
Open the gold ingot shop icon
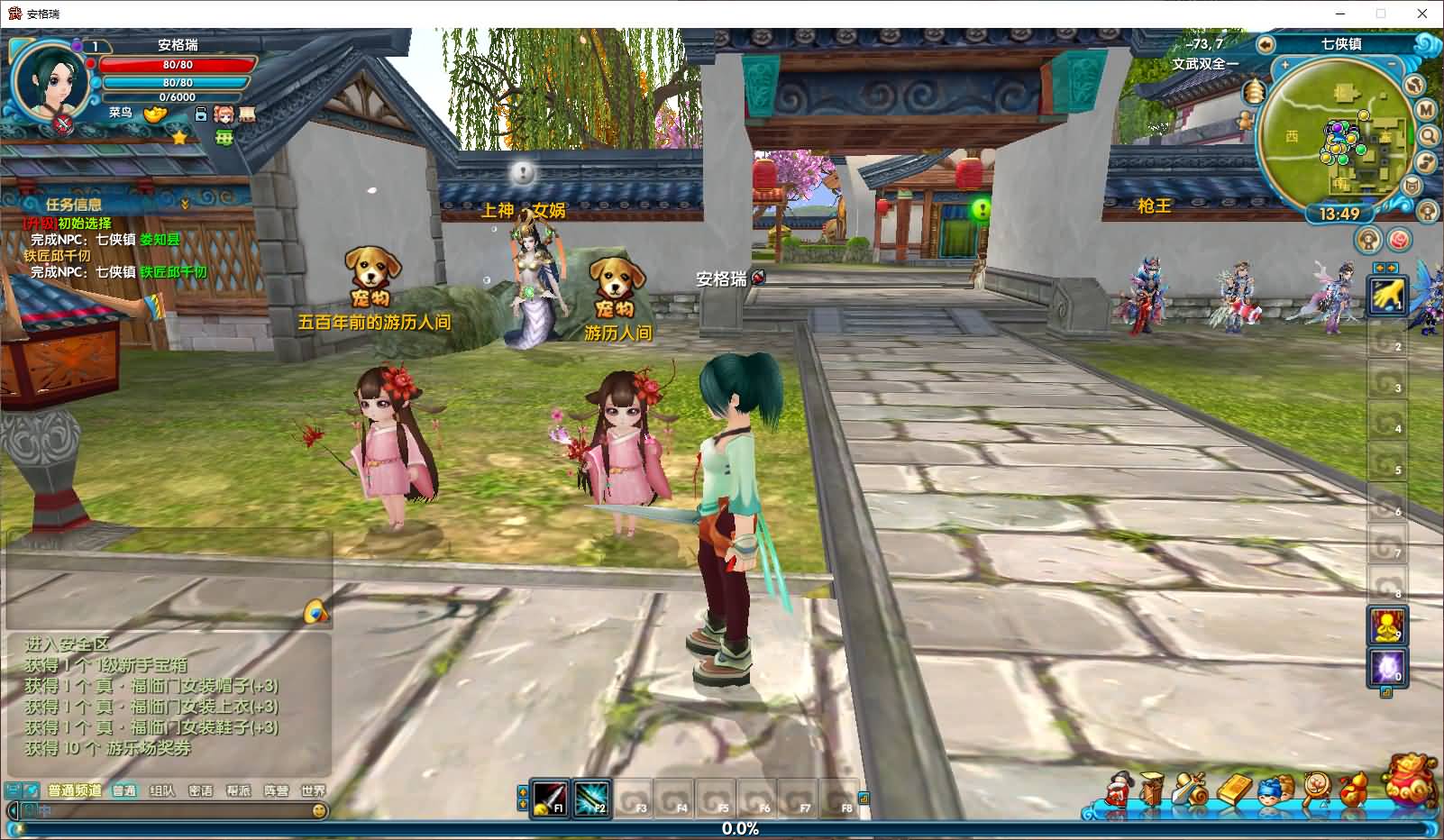pyautogui.click(x=156, y=114)
